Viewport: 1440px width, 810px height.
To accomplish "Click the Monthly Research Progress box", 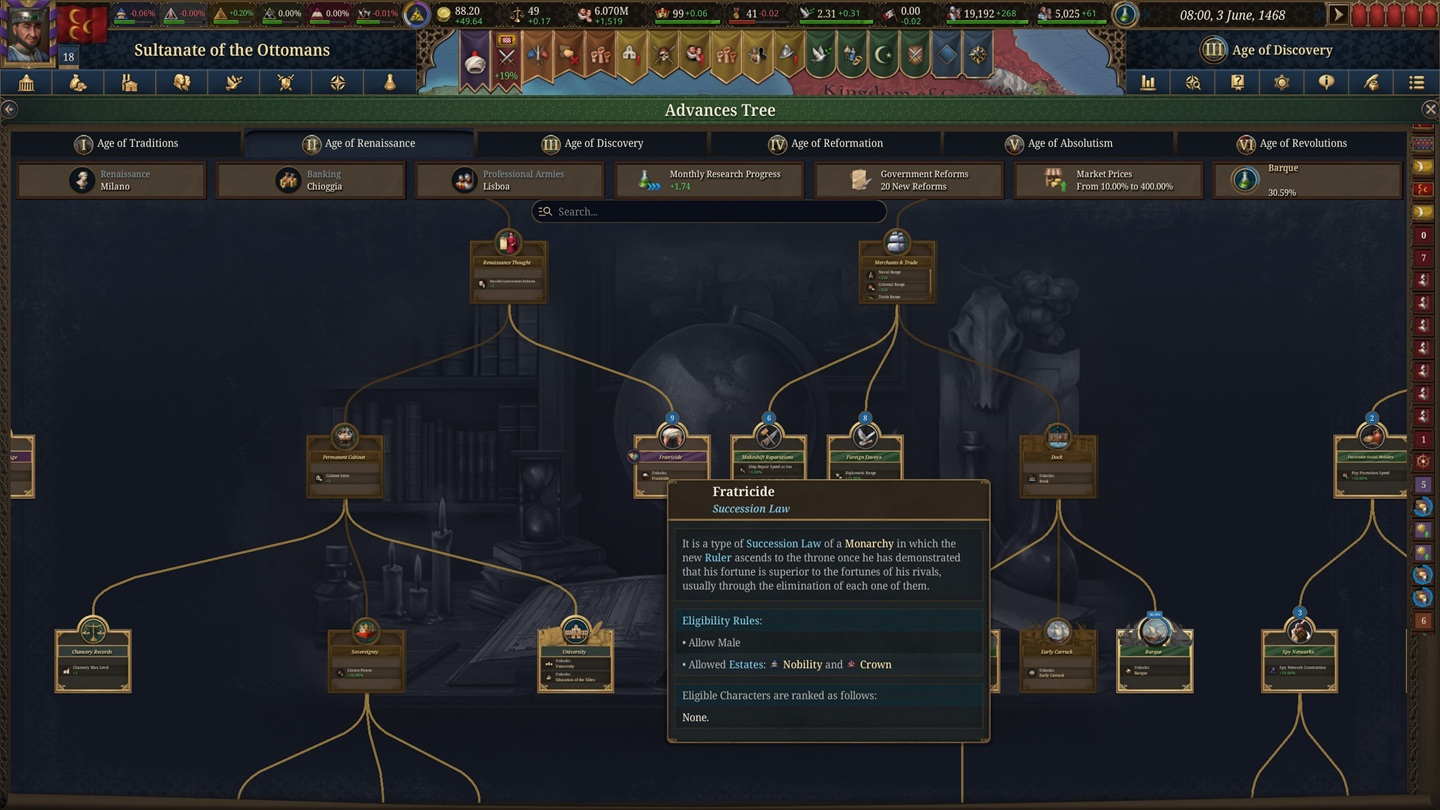I will (x=709, y=180).
